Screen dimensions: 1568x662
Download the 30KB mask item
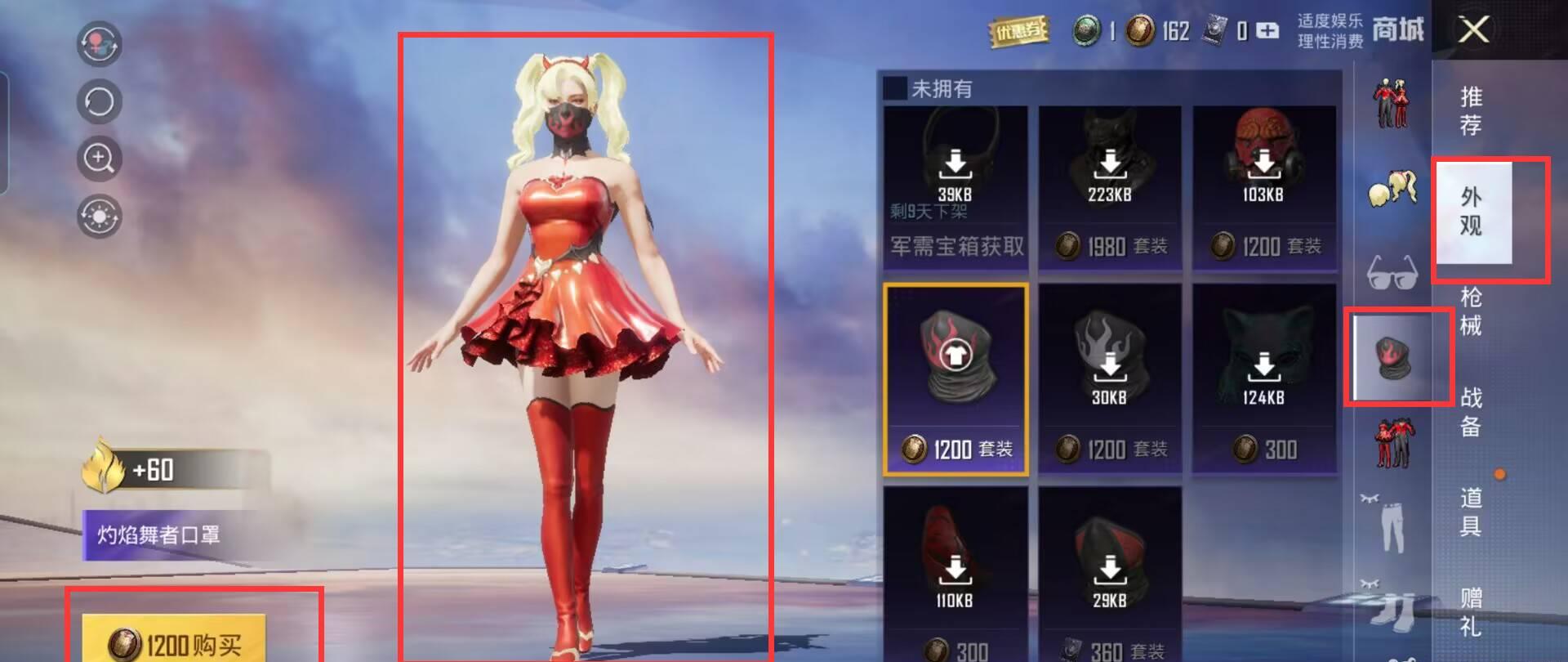1111,365
